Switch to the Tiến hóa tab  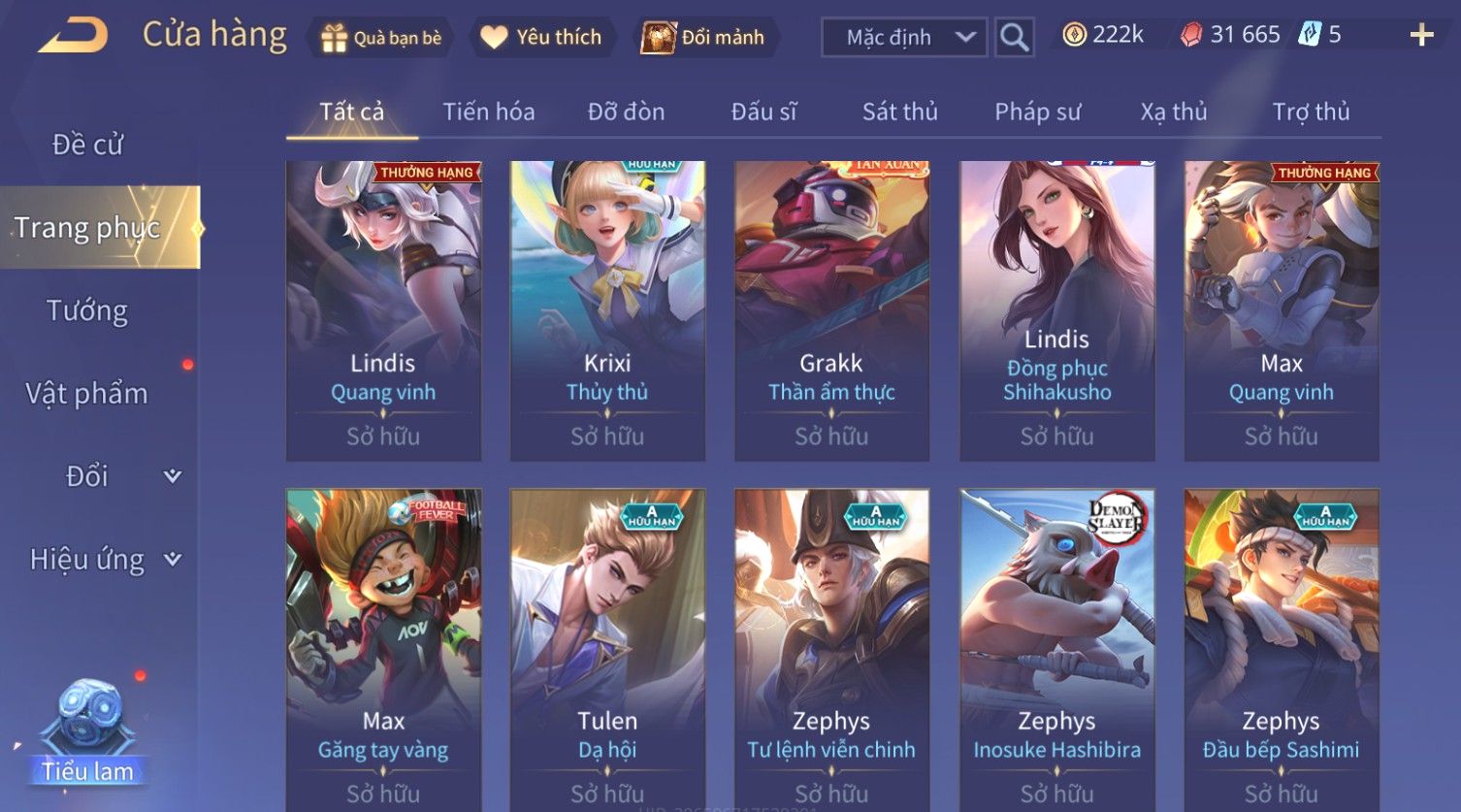coord(489,113)
